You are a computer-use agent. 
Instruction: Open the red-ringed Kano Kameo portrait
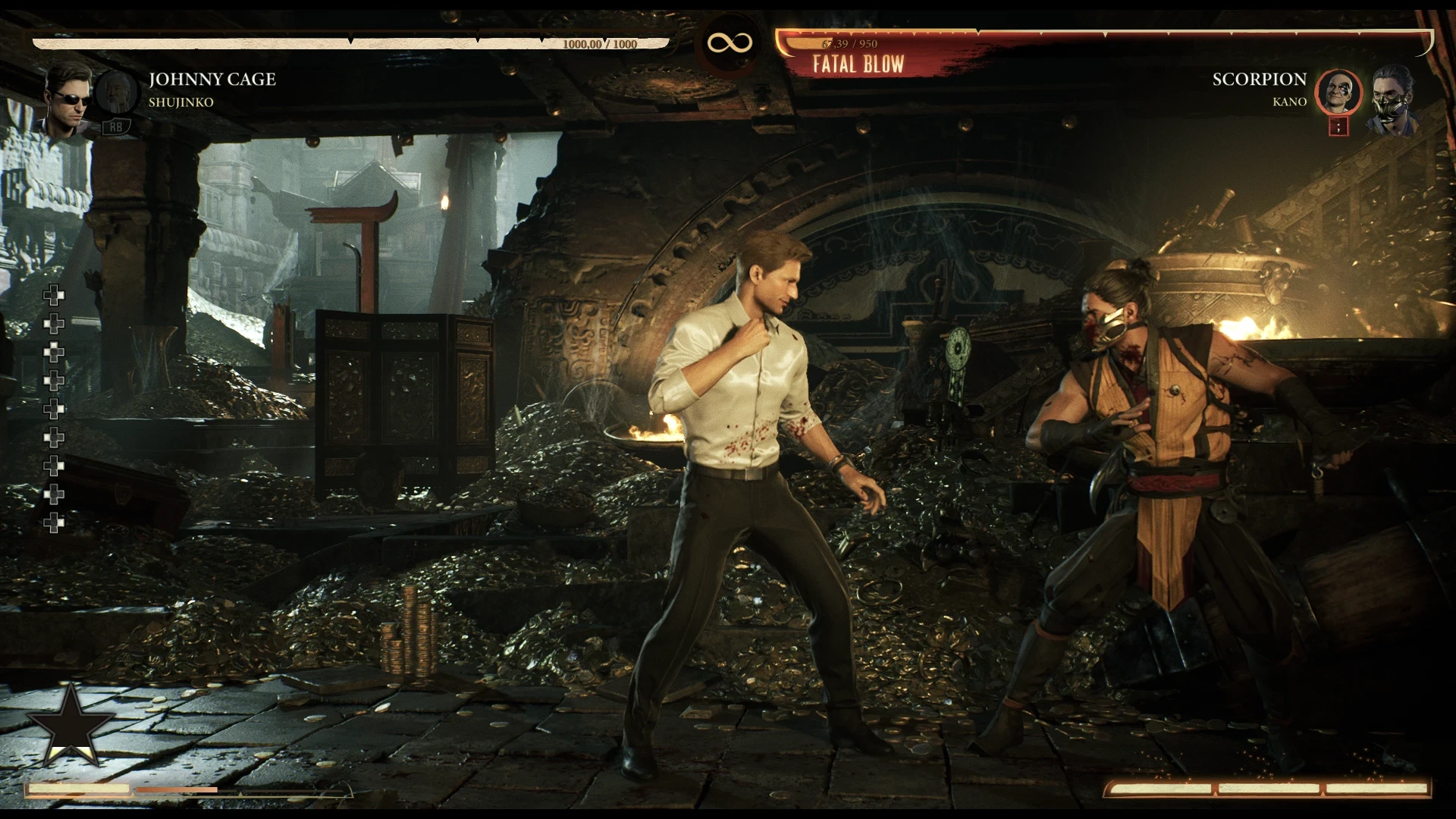(1339, 91)
